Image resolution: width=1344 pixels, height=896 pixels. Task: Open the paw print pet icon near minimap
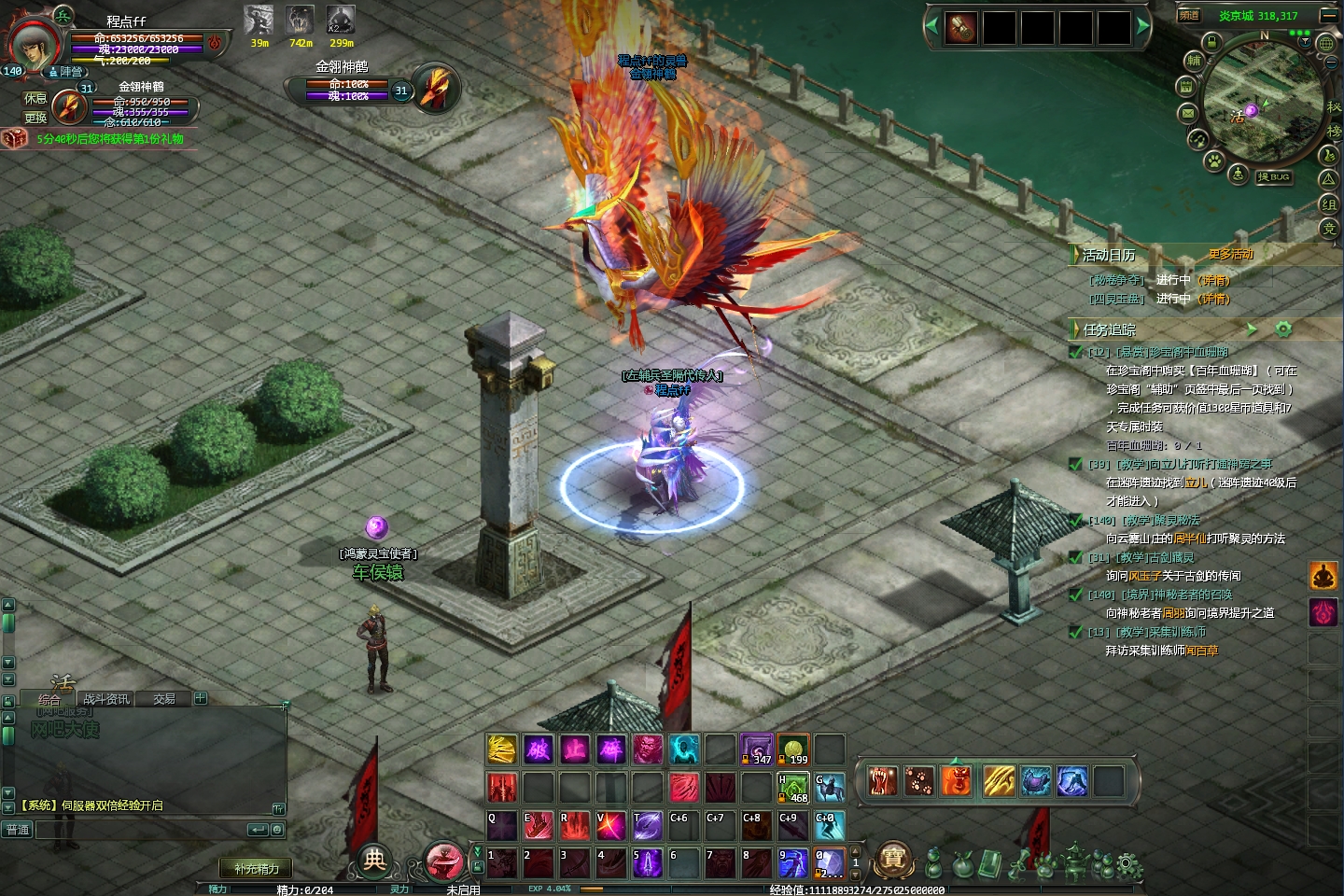pyautogui.click(x=1213, y=161)
